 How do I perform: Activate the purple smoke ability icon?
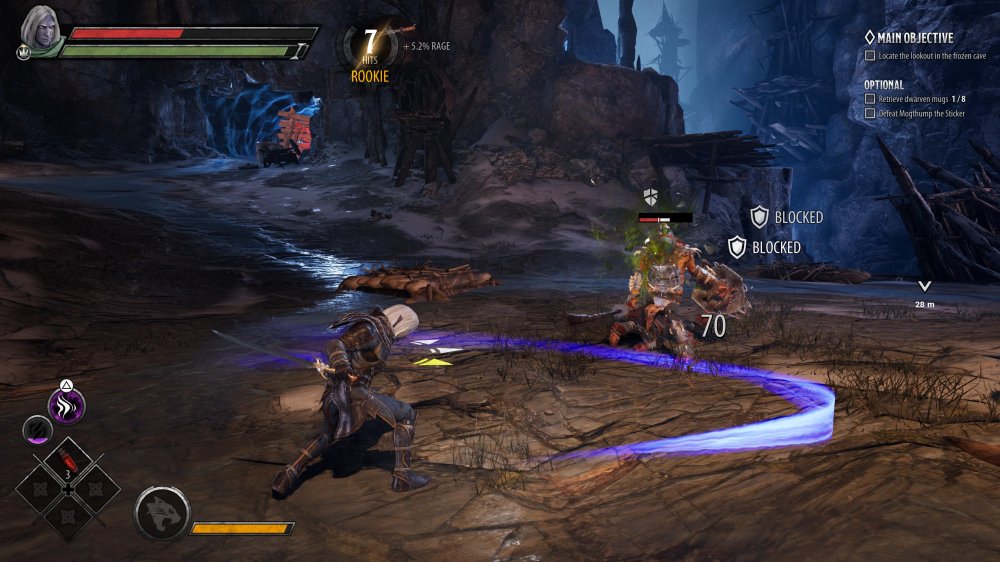[67, 406]
